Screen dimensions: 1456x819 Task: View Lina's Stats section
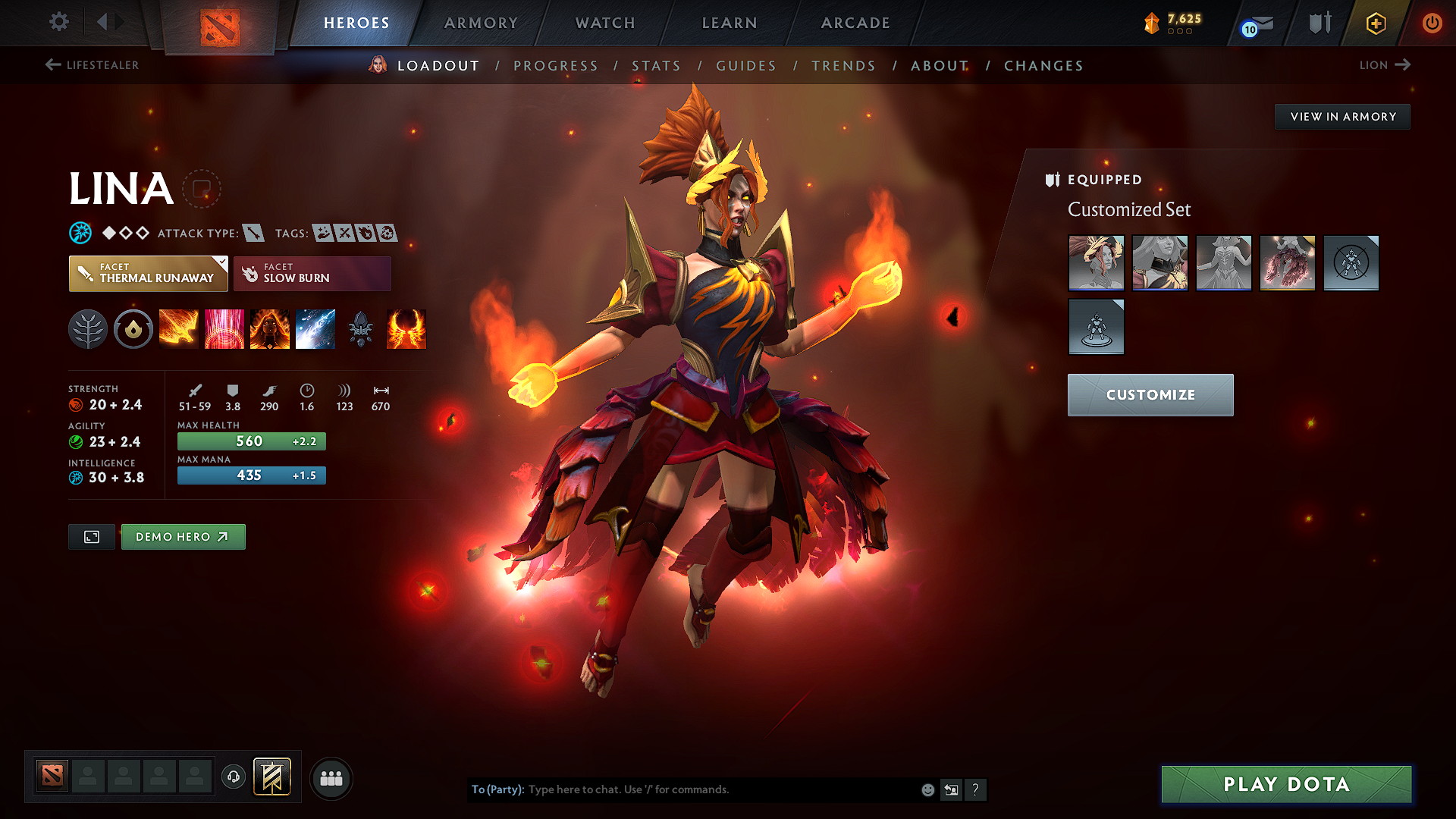[x=657, y=66]
